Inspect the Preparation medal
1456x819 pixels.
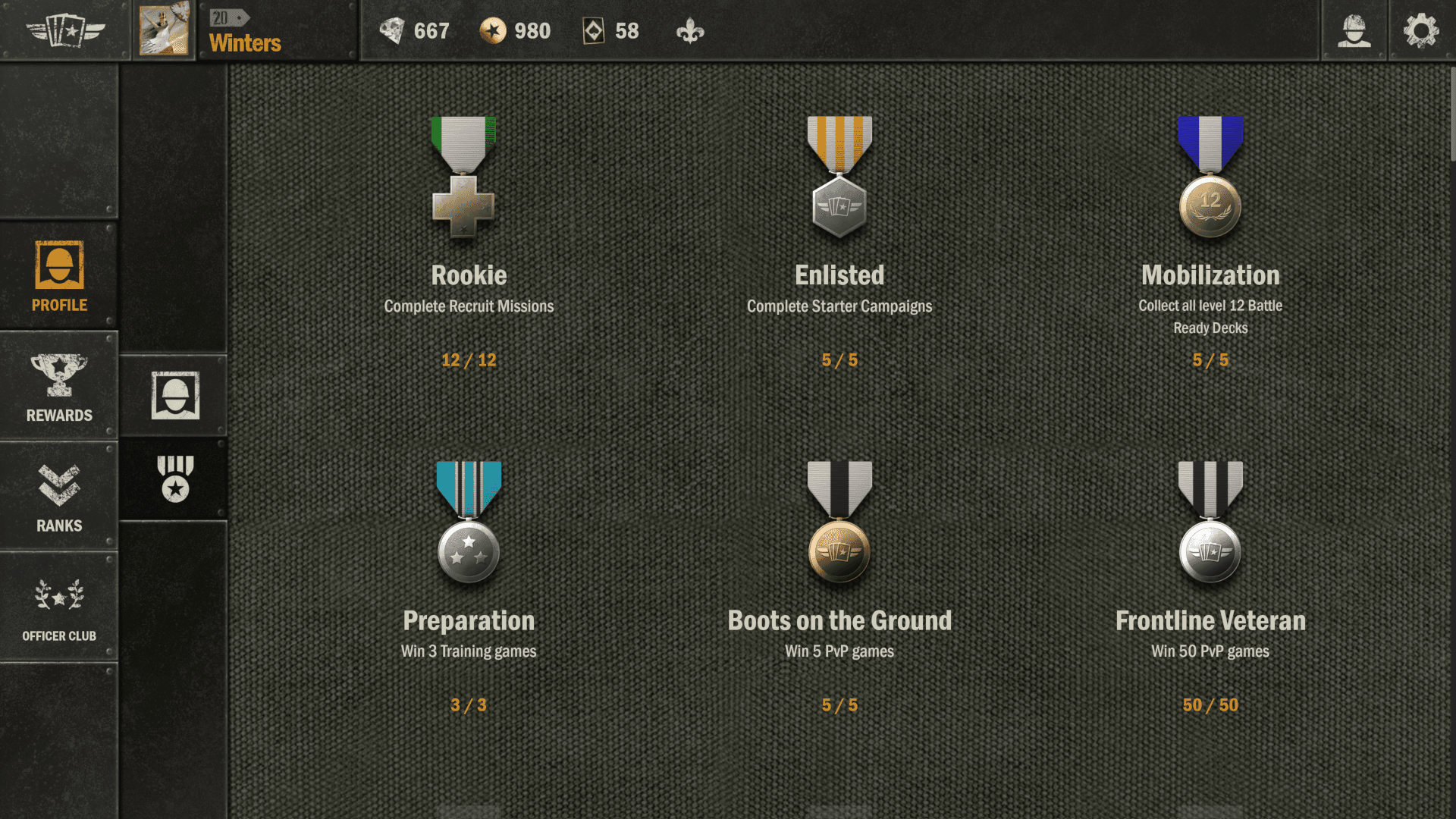[469, 522]
